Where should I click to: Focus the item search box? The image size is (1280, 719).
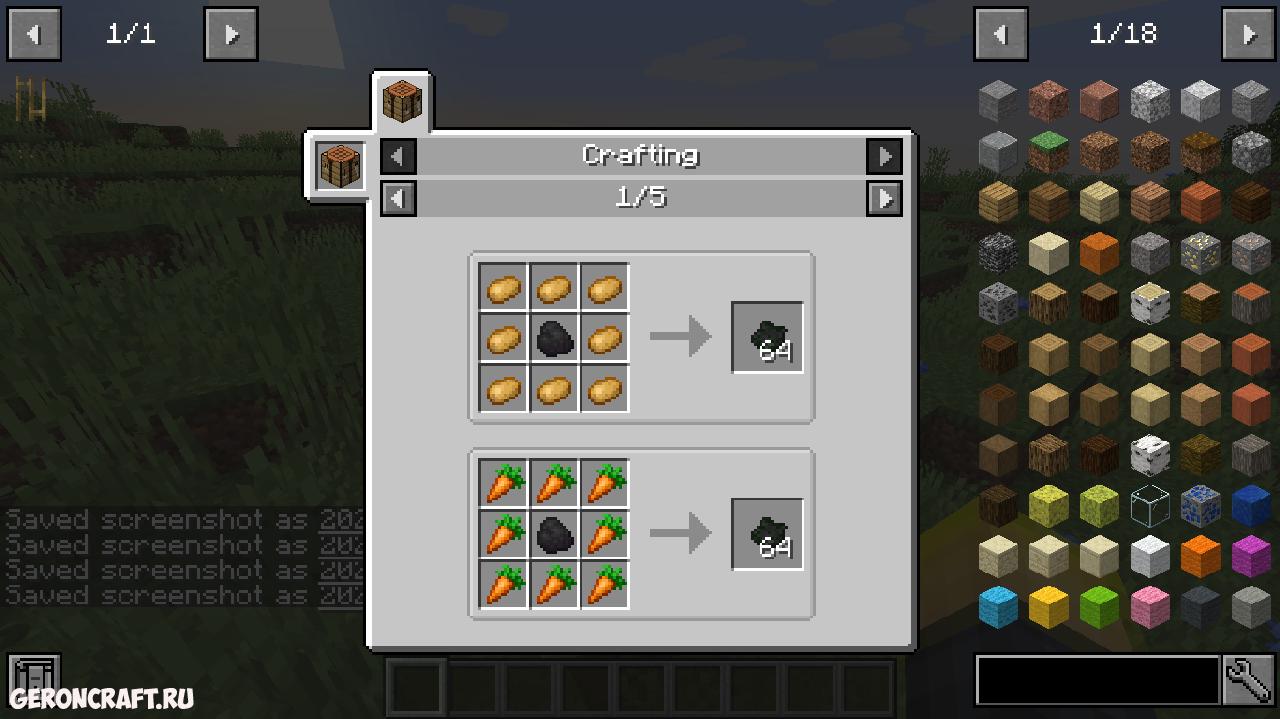(1097, 680)
